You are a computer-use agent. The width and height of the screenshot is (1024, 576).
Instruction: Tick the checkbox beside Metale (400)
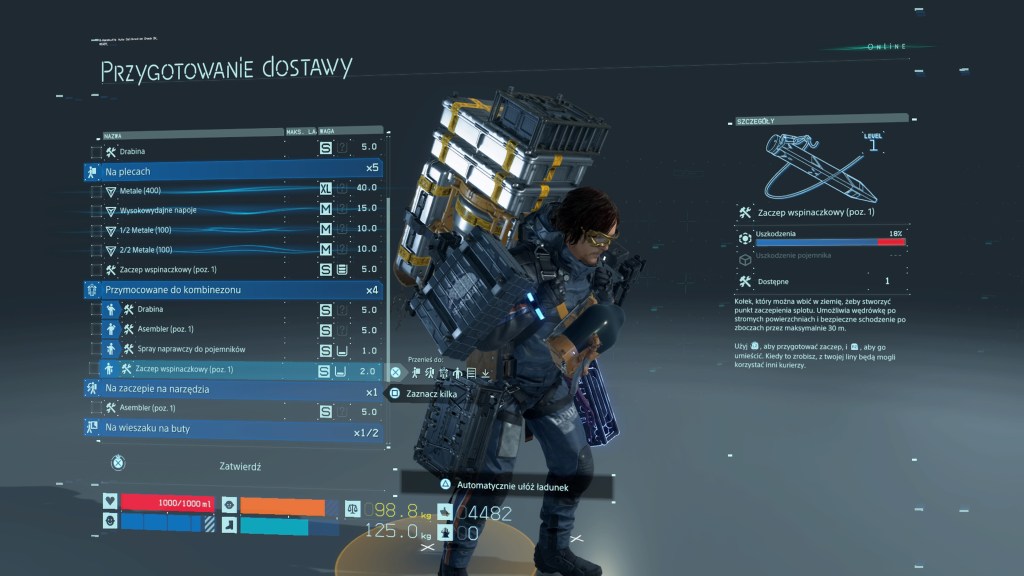coord(95,189)
